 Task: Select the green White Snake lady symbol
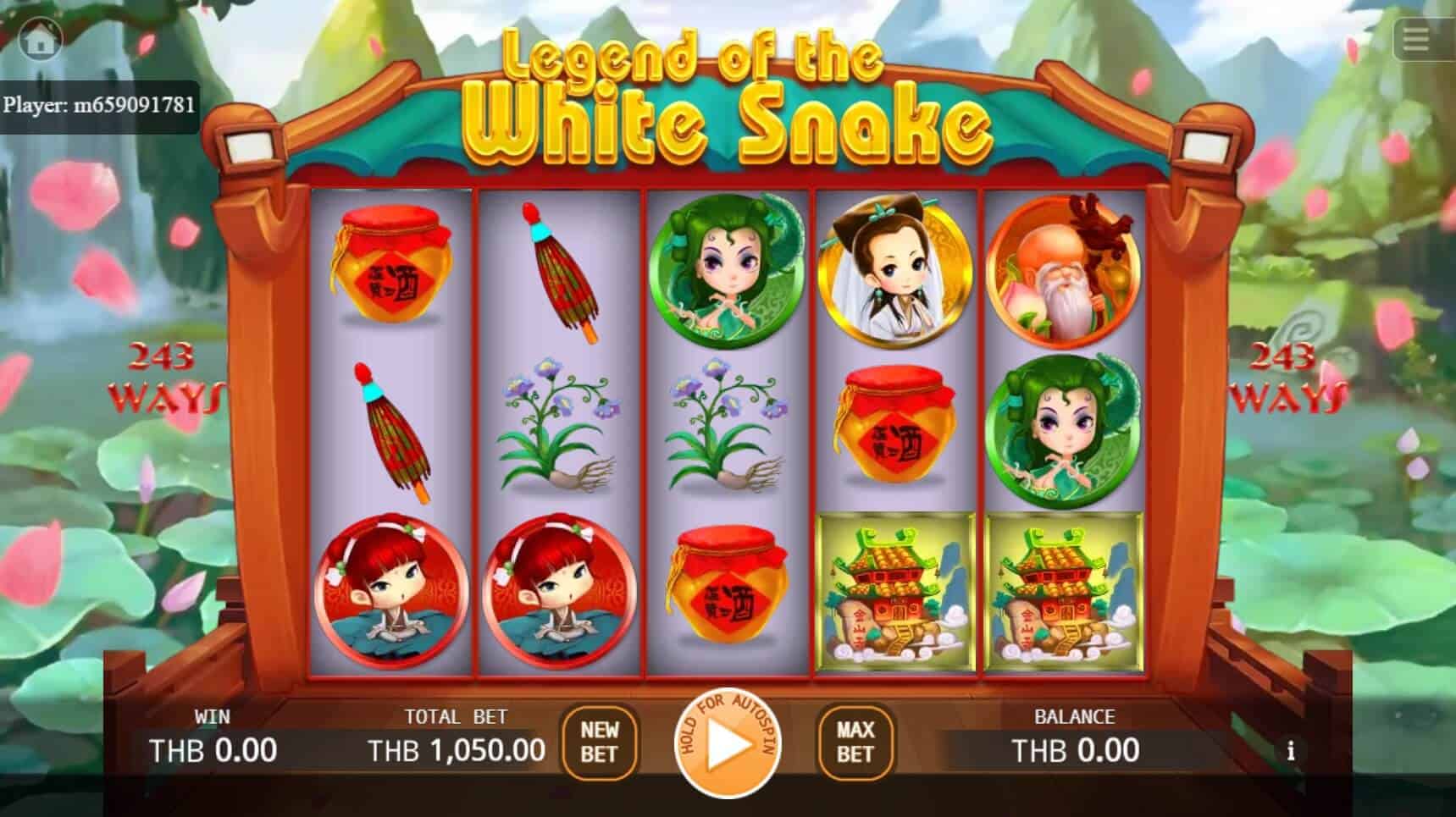(728, 271)
